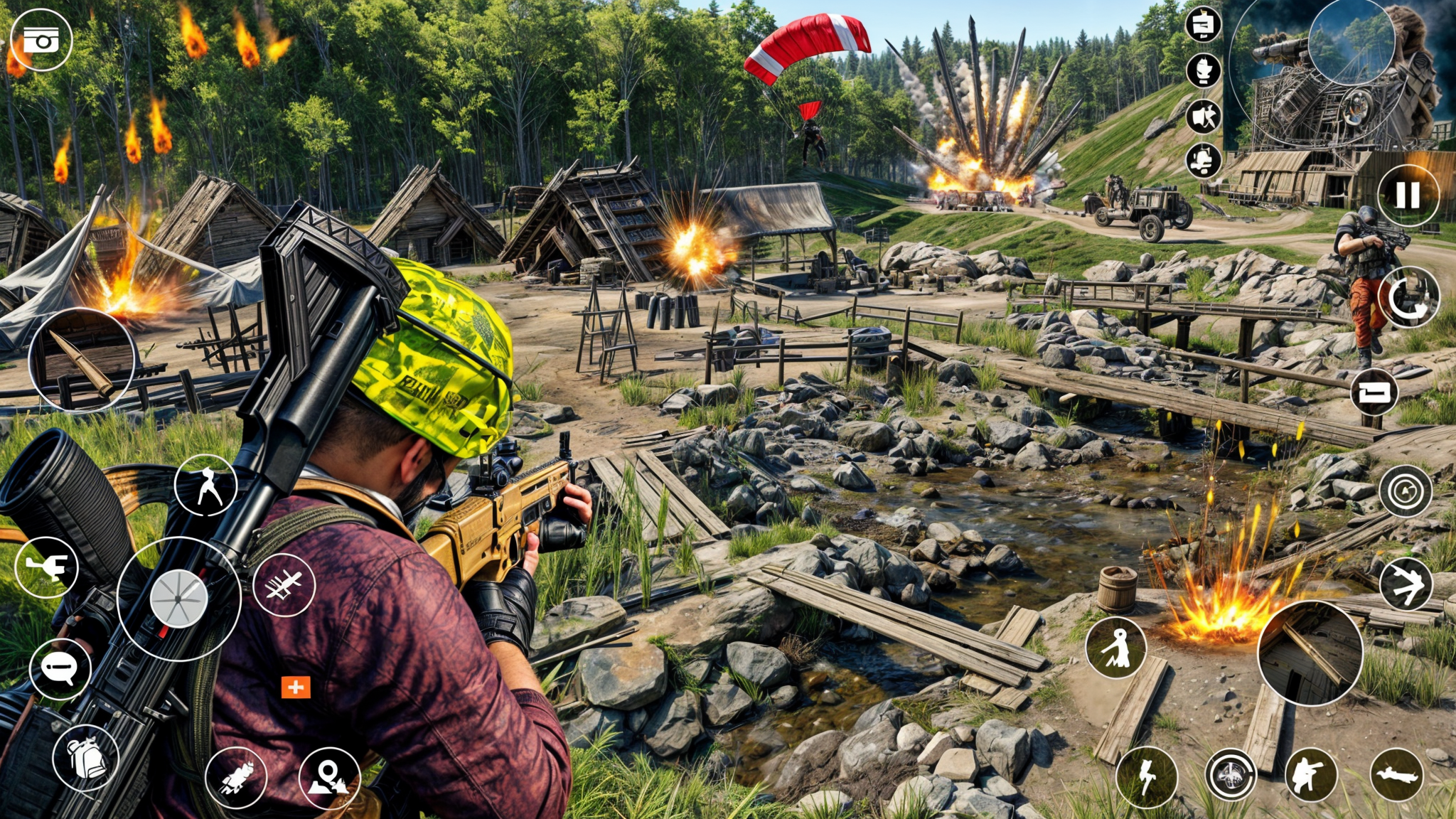Tap the orange health kit plus marker
Image resolution: width=1456 pixels, height=819 pixels.
tap(296, 687)
